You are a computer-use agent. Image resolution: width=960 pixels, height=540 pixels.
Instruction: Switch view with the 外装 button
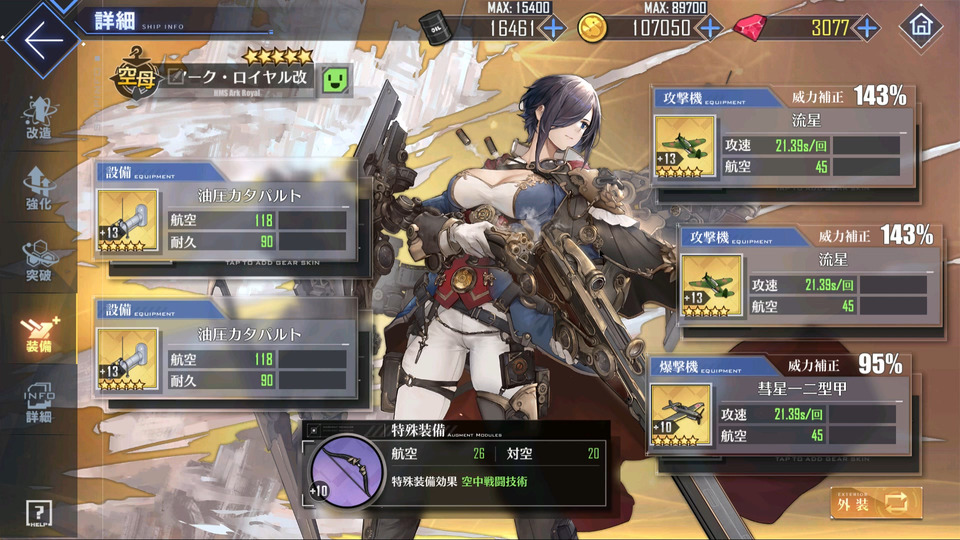876,503
